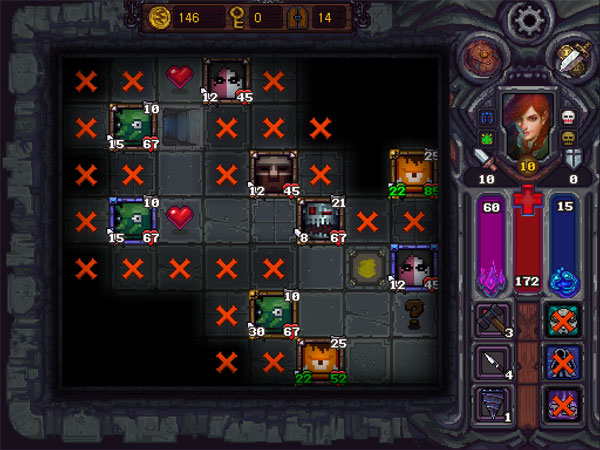The width and height of the screenshot is (600, 450).
Task: Reveal the question mark tile
Action: click(x=413, y=314)
